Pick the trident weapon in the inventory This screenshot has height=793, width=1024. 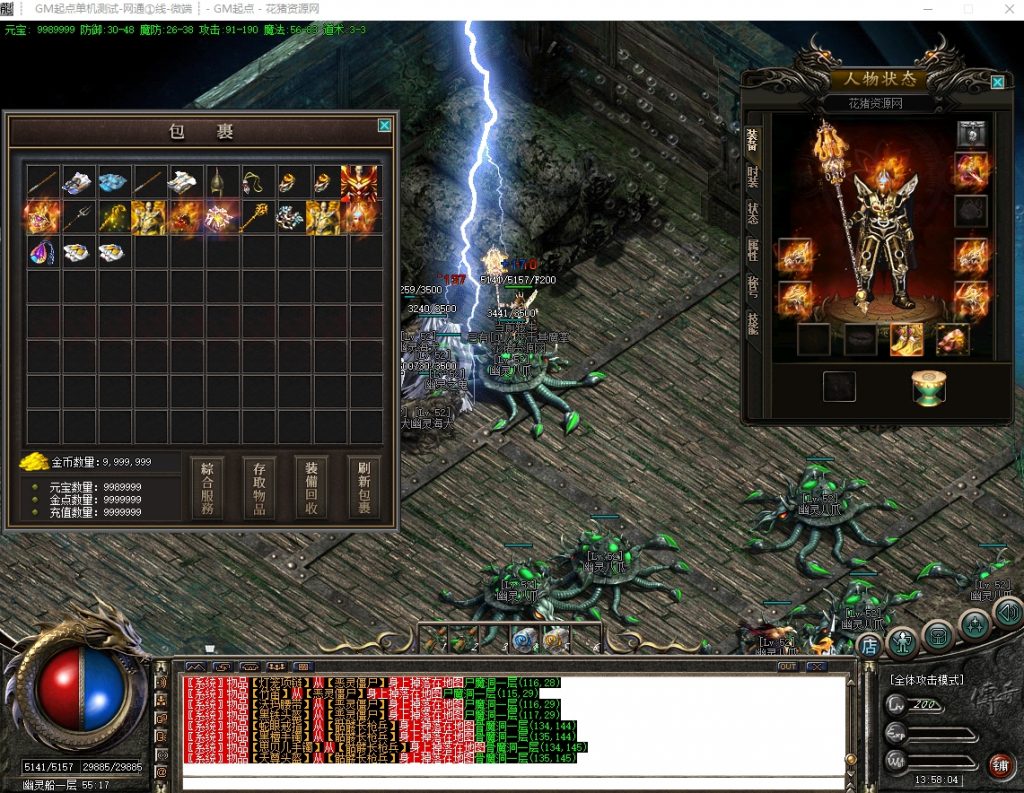tap(78, 217)
